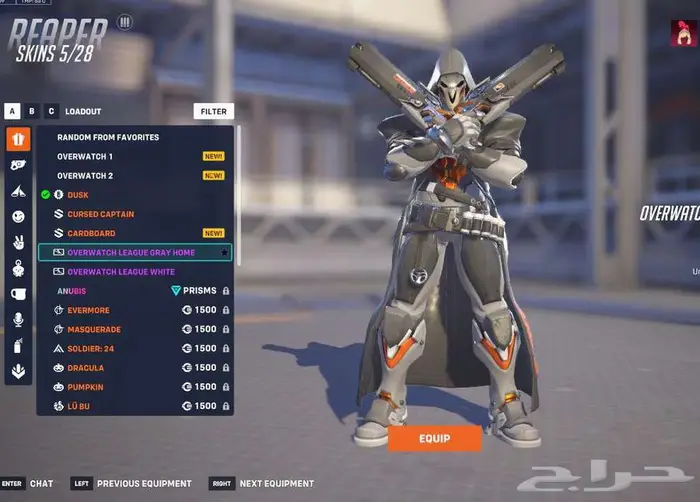Switch to loadout B
Viewport: 700px width, 502px height.
pos(32,111)
